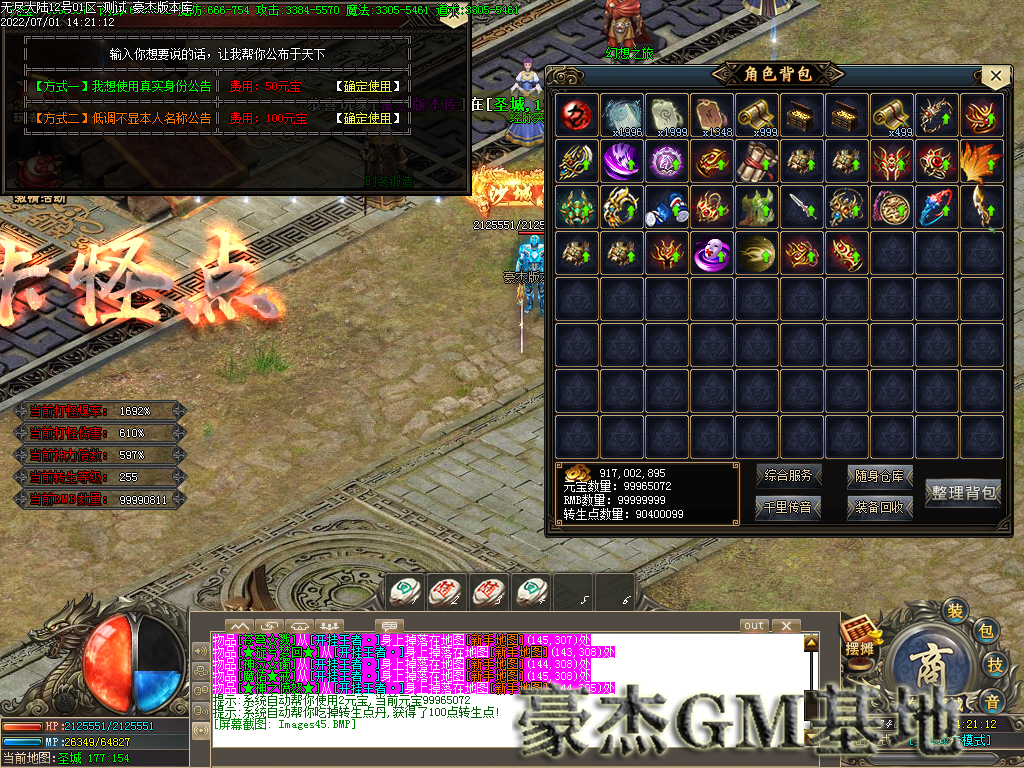Image resolution: width=1024 pixels, height=768 pixels.
Task: Select the scroll stack showing x999
Action: pyautogui.click(x=758, y=115)
